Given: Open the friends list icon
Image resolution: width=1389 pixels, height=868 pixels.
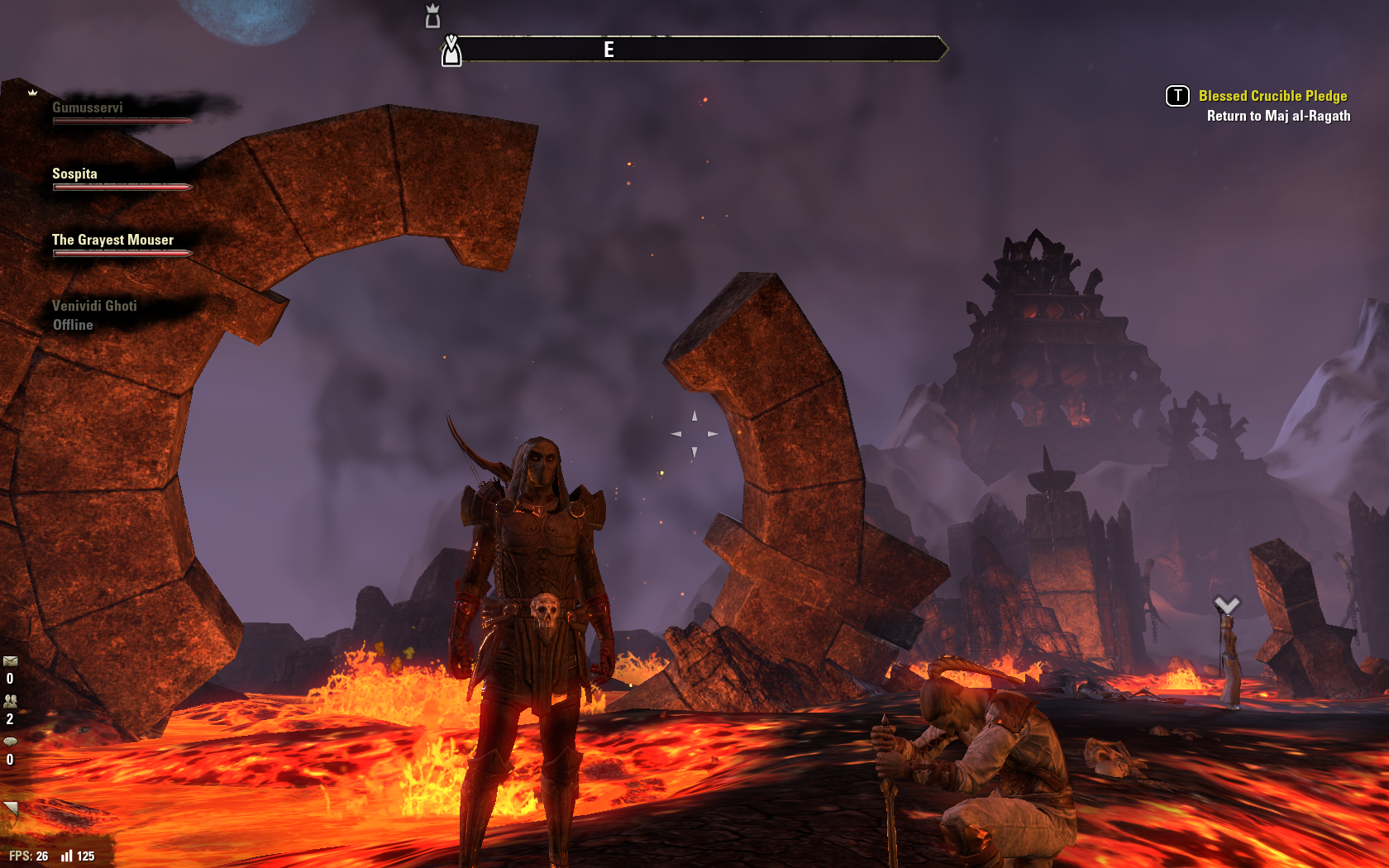Looking at the screenshot, I should 10,701.
